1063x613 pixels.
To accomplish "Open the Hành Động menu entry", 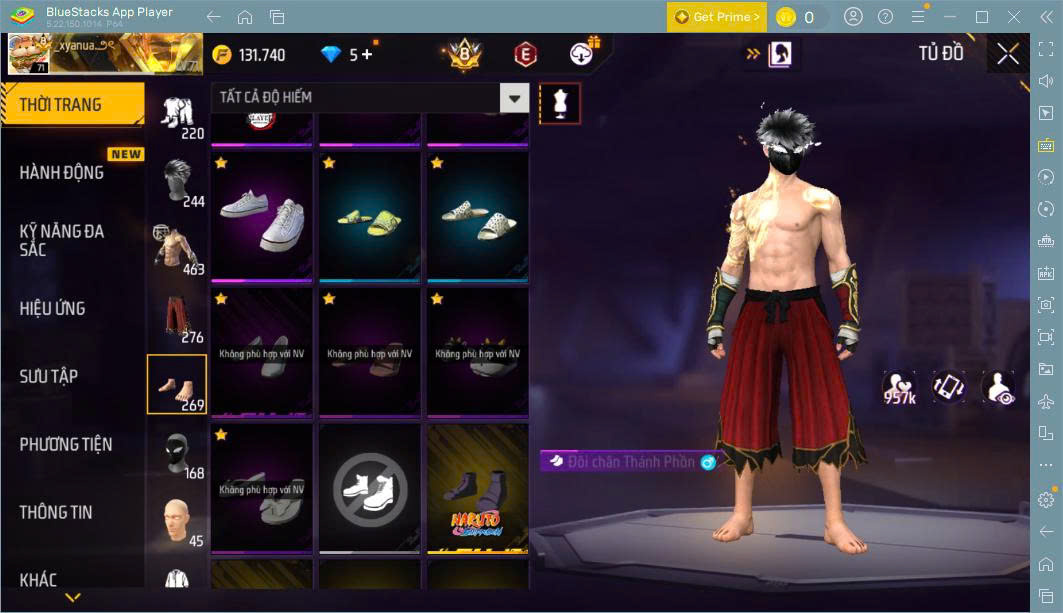I will [x=62, y=172].
